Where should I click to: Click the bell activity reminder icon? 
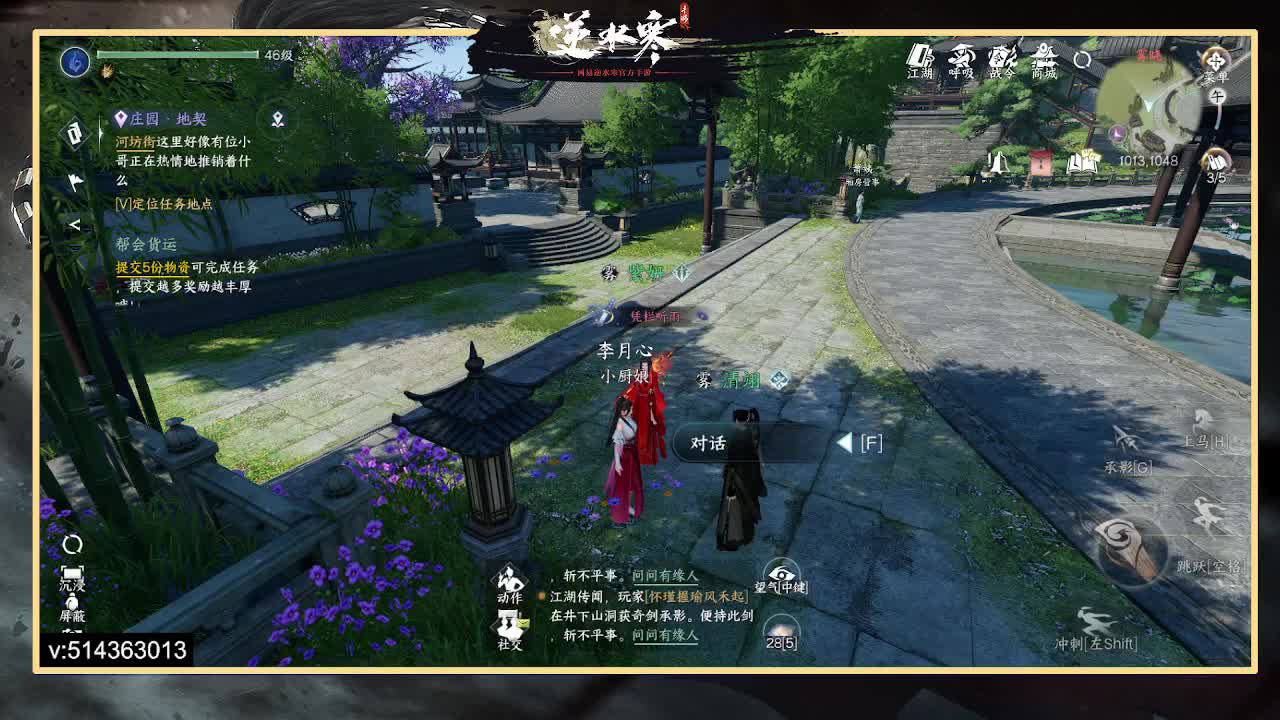click(x=998, y=160)
